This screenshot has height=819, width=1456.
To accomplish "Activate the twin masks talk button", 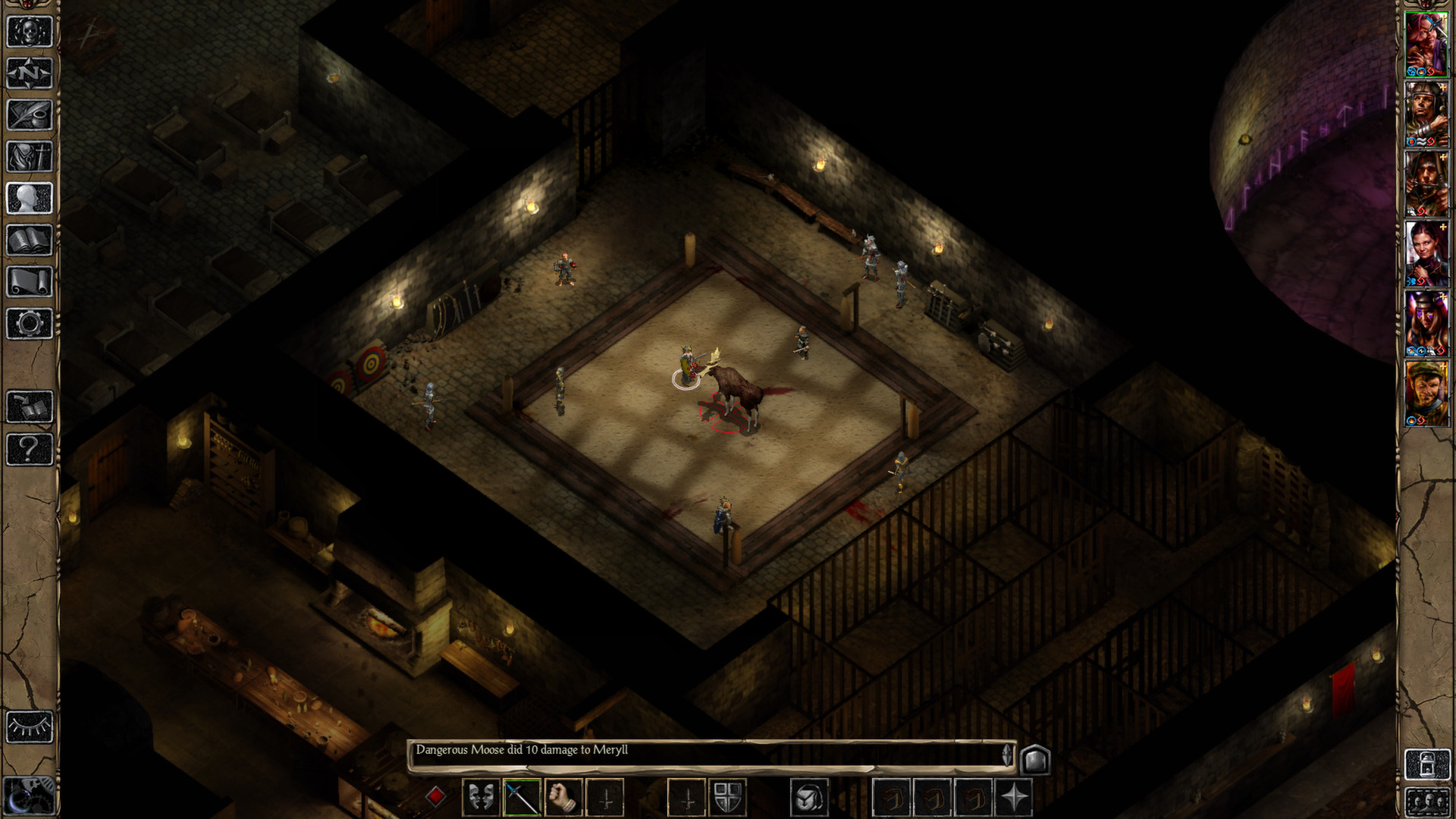I will 481,798.
